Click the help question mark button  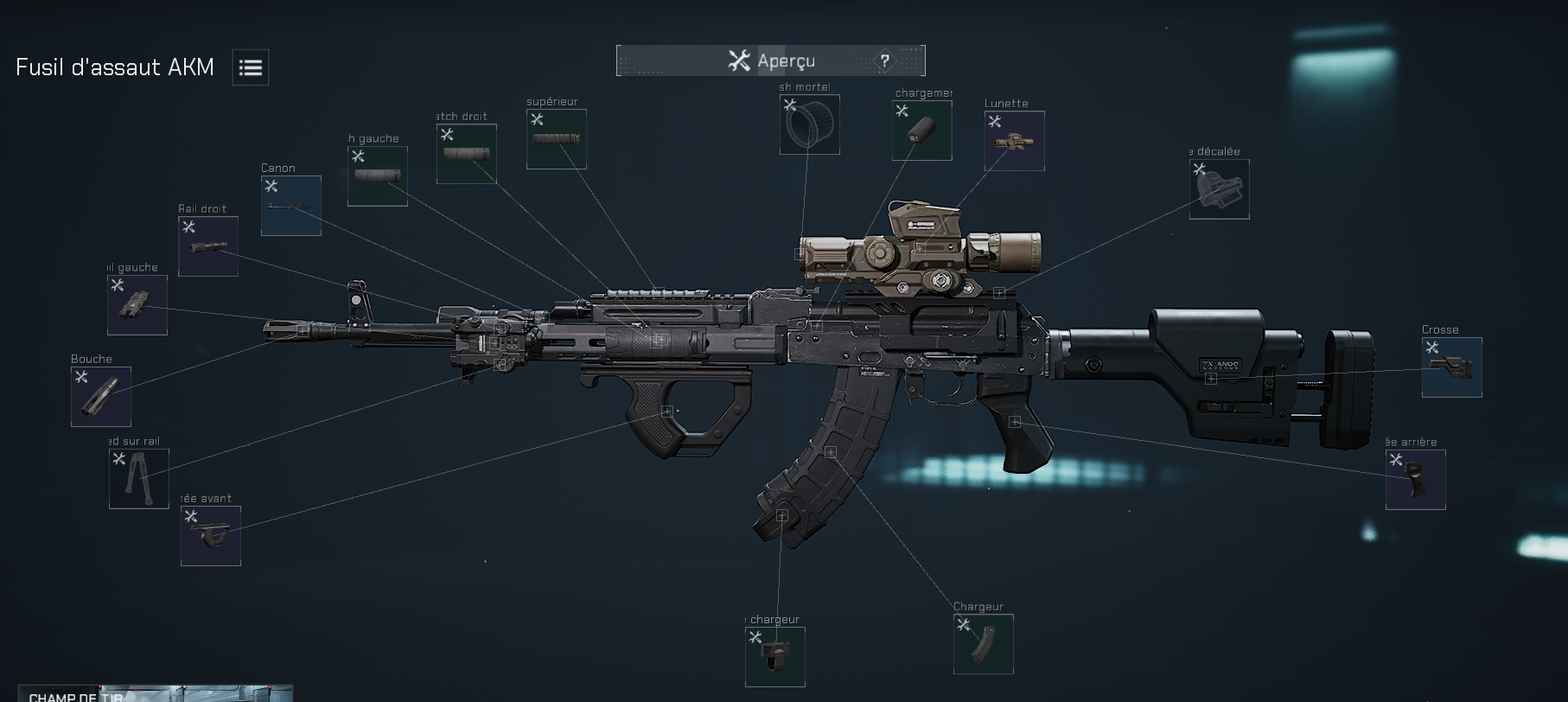tap(883, 61)
